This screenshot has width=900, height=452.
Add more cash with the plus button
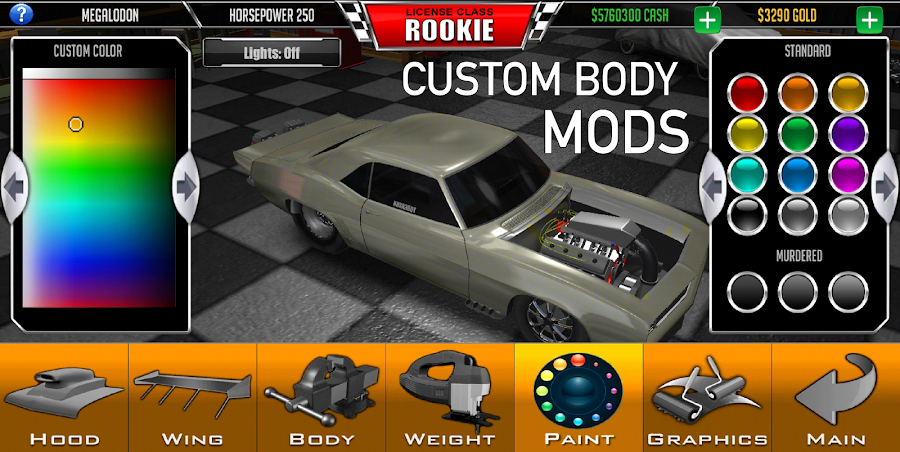(x=707, y=18)
